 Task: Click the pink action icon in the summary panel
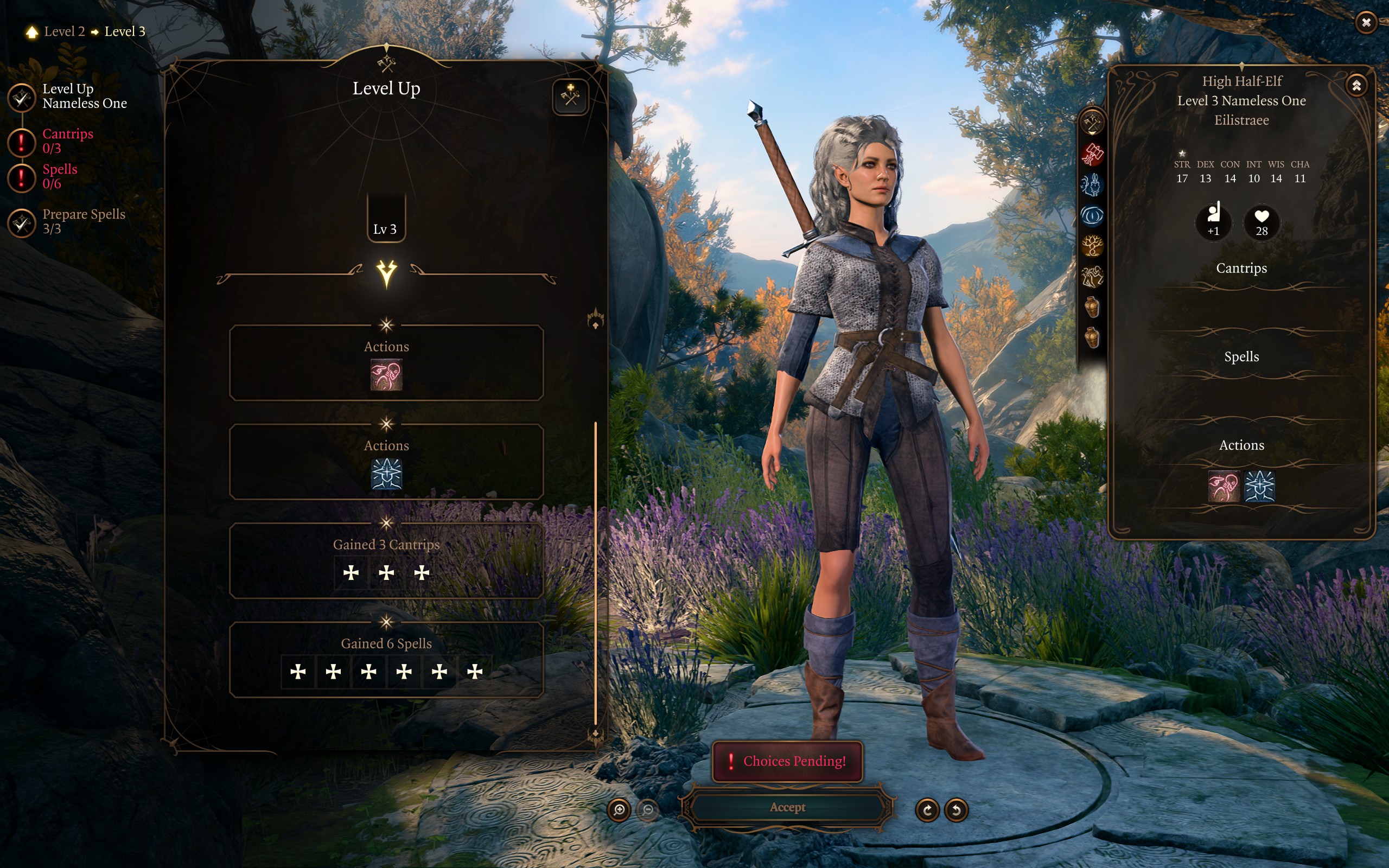(x=1223, y=487)
